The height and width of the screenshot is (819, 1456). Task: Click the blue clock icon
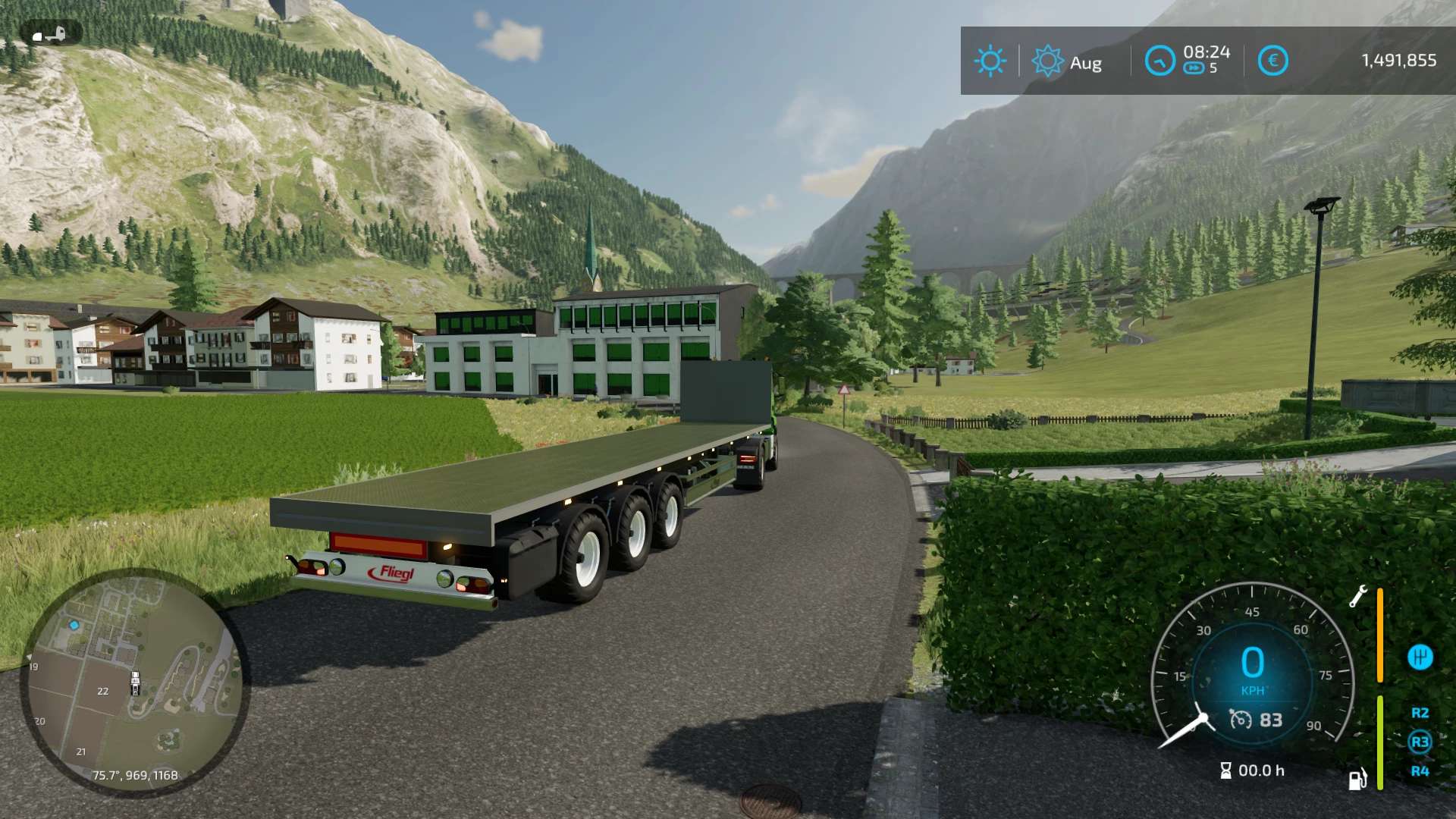(x=1159, y=61)
